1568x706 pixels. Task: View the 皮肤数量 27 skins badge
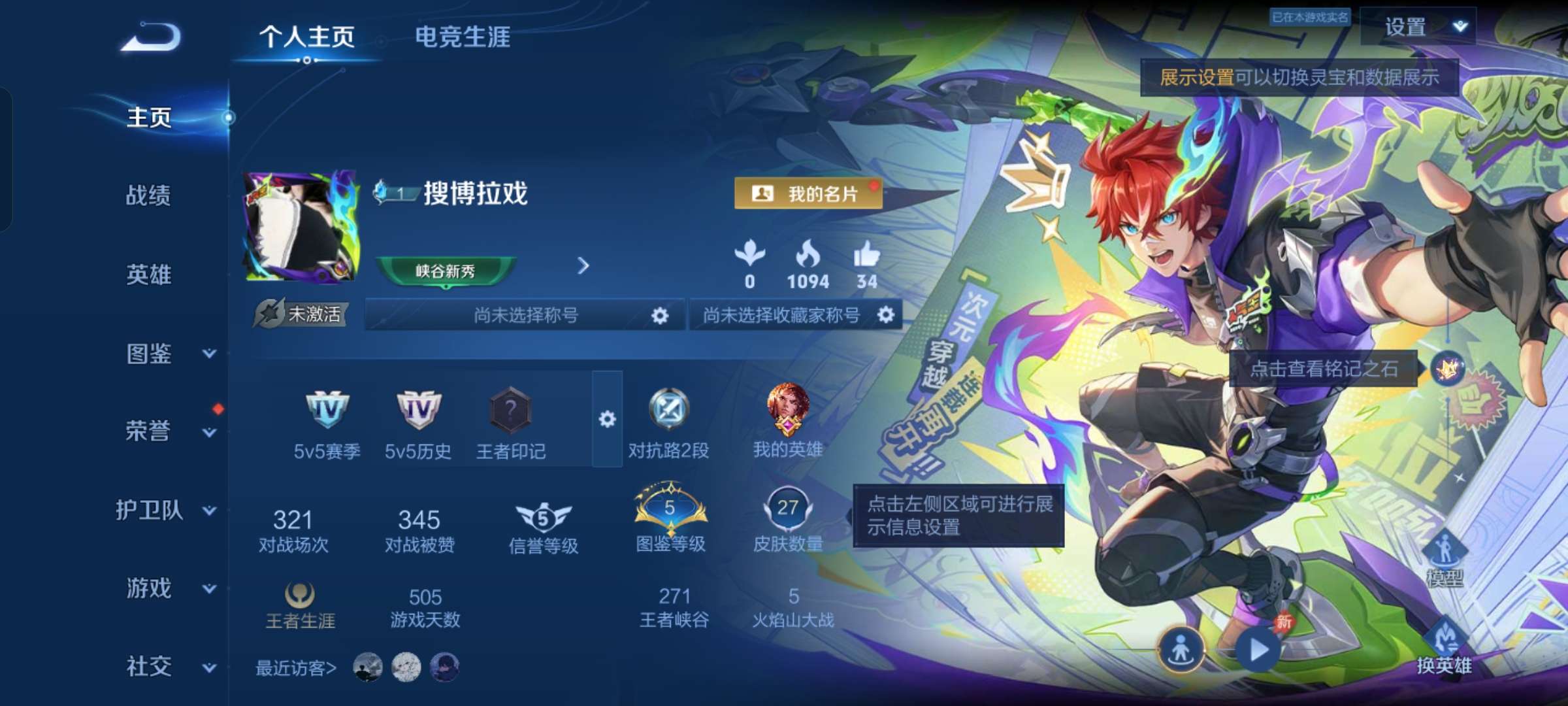tap(787, 509)
